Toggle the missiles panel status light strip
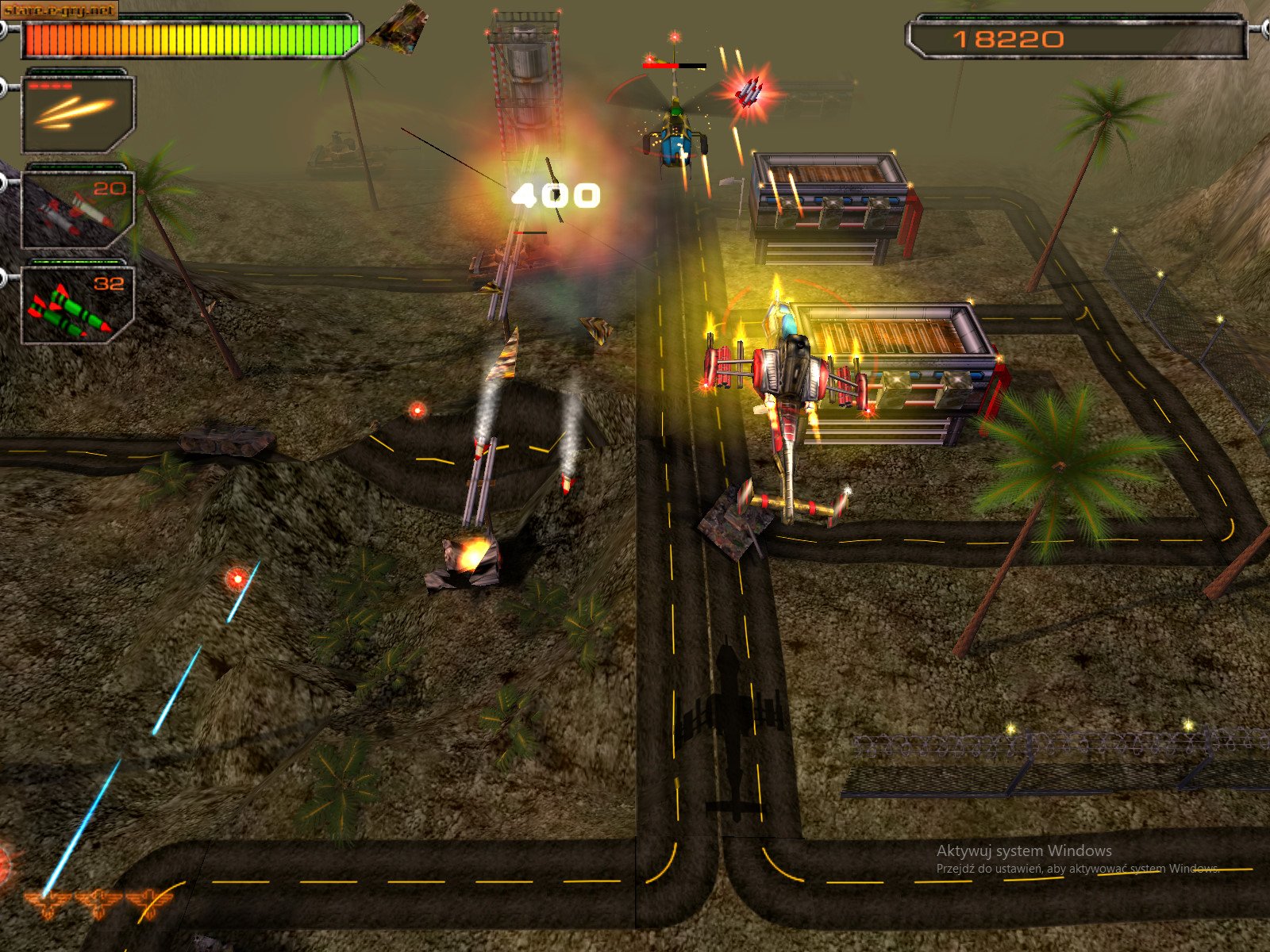Image resolution: width=1270 pixels, height=952 pixels. [x=75, y=262]
